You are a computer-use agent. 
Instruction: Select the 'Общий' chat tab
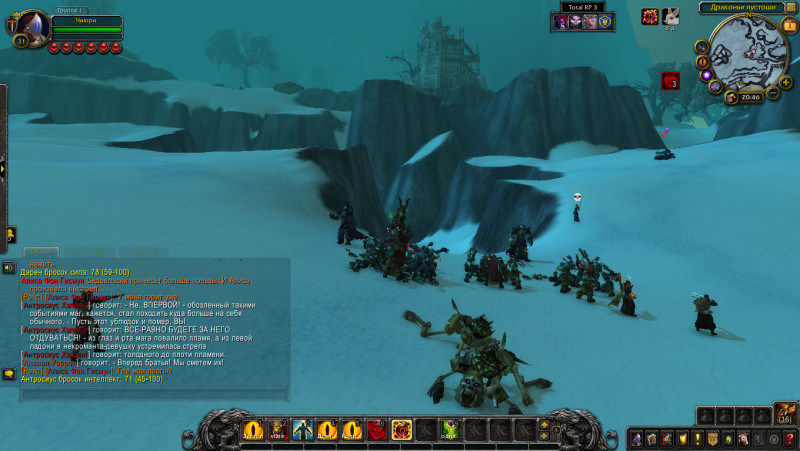(42, 252)
